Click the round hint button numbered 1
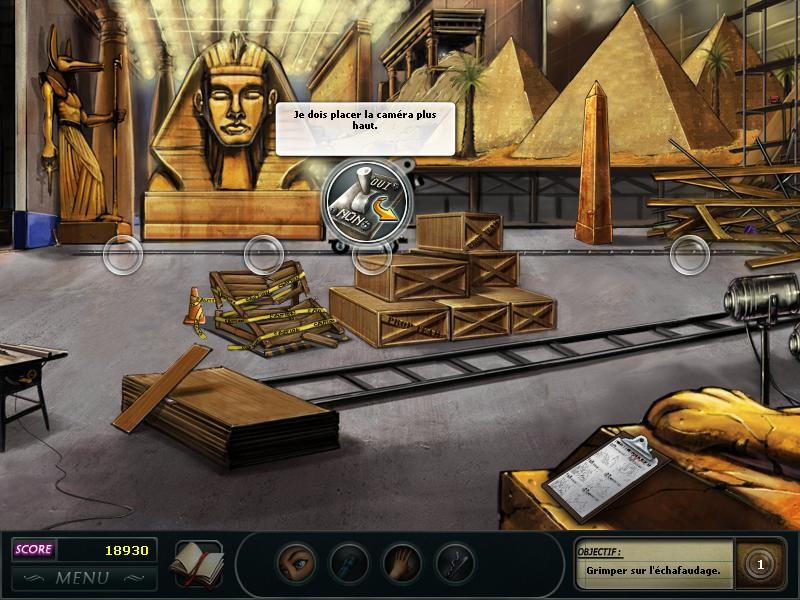This screenshot has width=800, height=600. click(x=760, y=566)
